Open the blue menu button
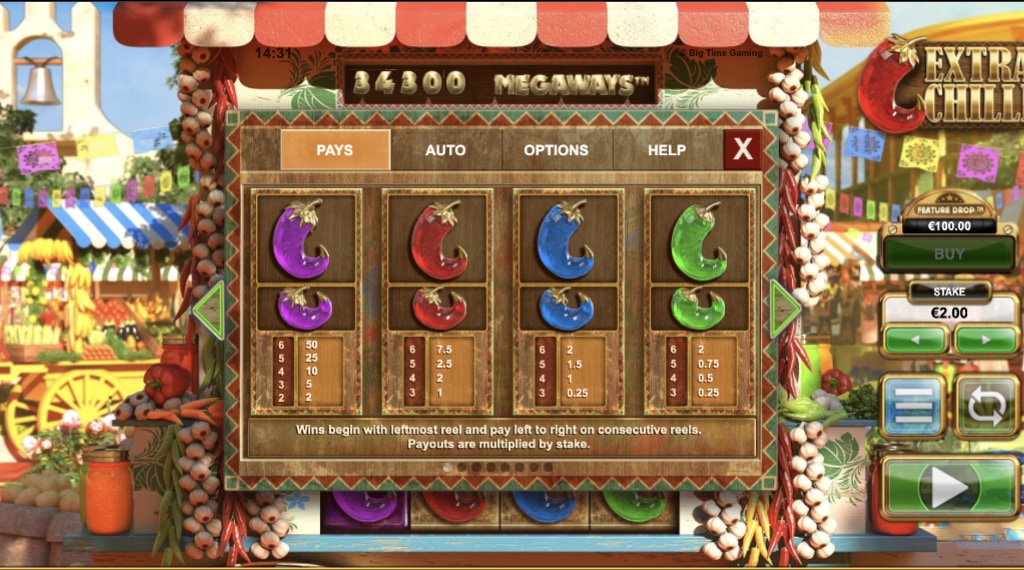 pos(912,406)
